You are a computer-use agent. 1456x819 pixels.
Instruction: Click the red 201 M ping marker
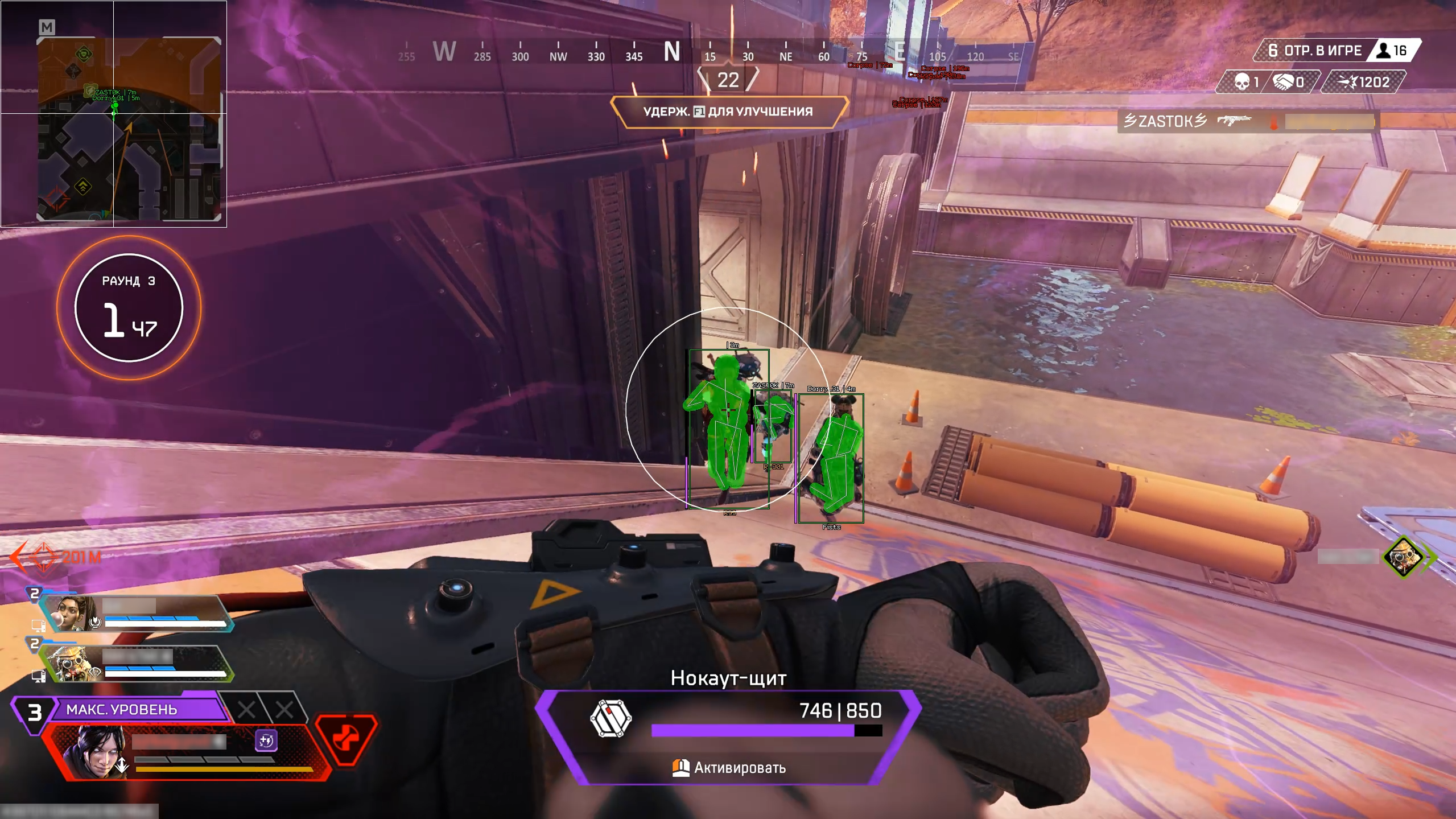coord(57,556)
